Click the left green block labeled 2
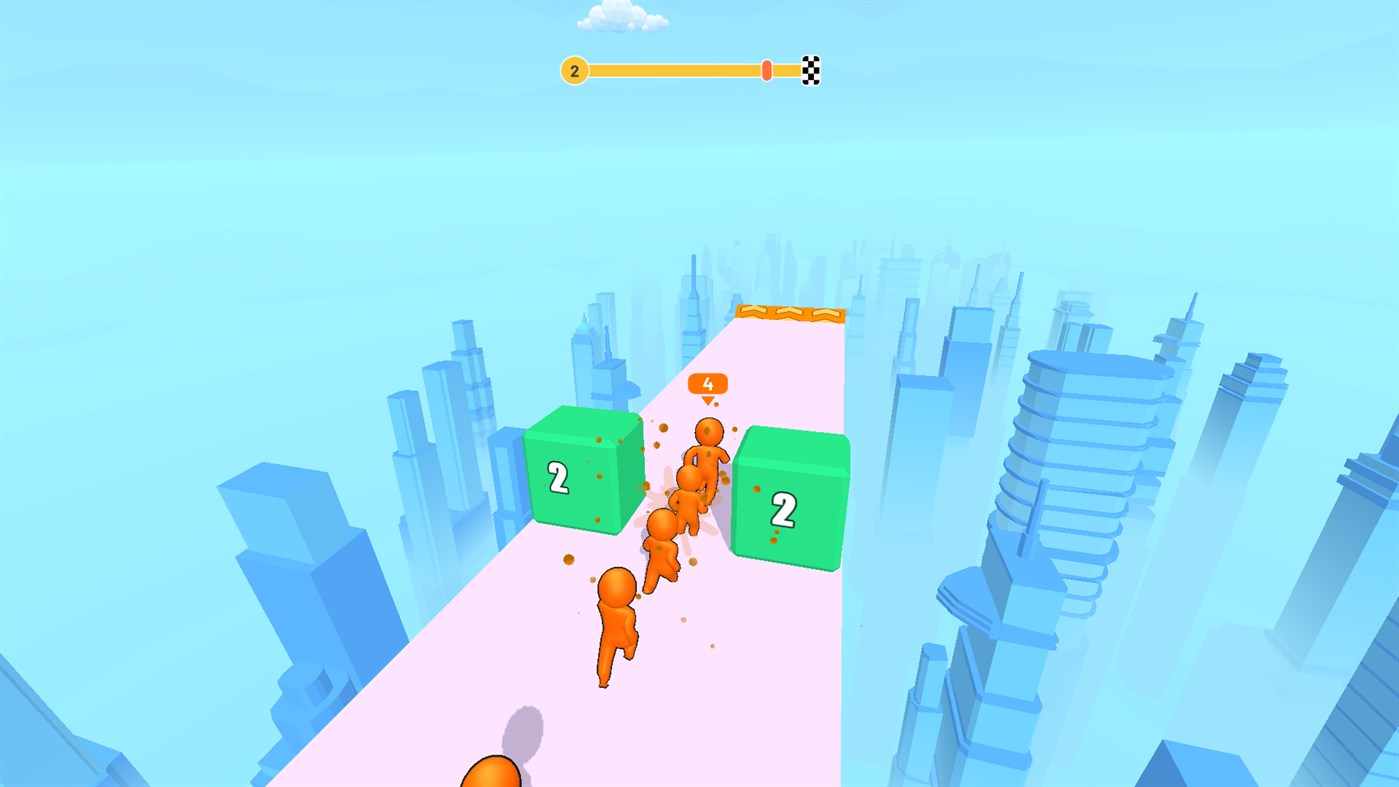1399x787 pixels. pyautogui.click(x=583, y=470)
